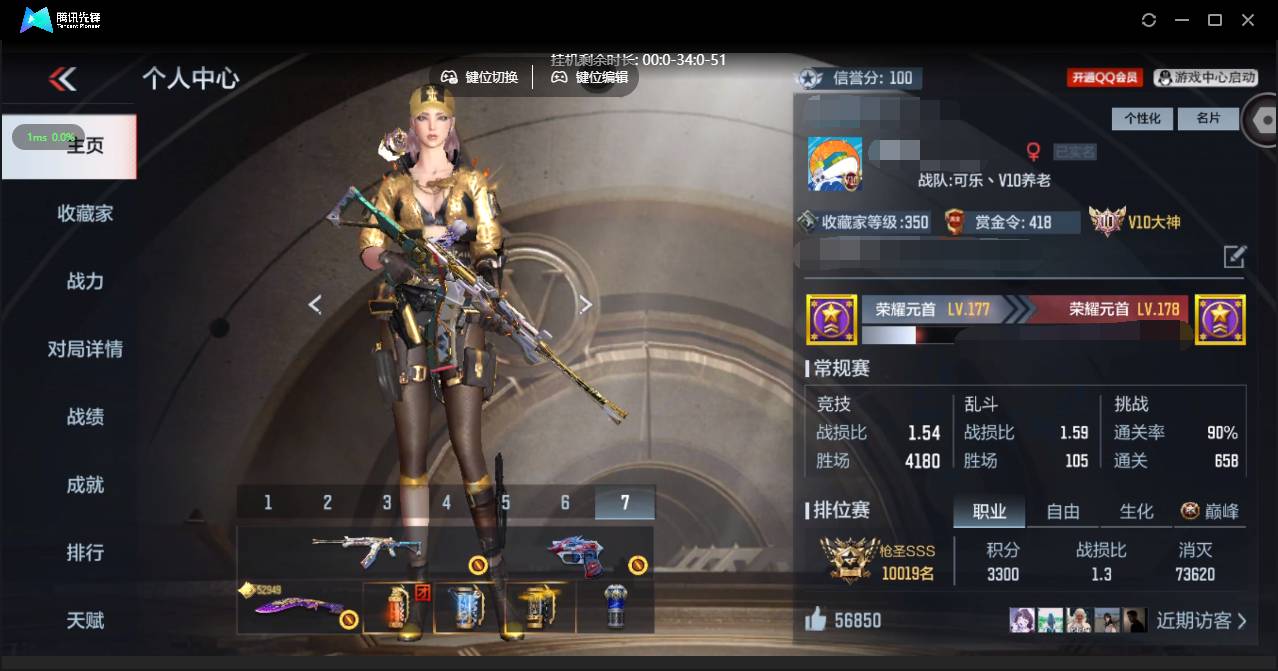Open the 巅峰 ranked tab
1278x671 pixels.
point(1210,512)
